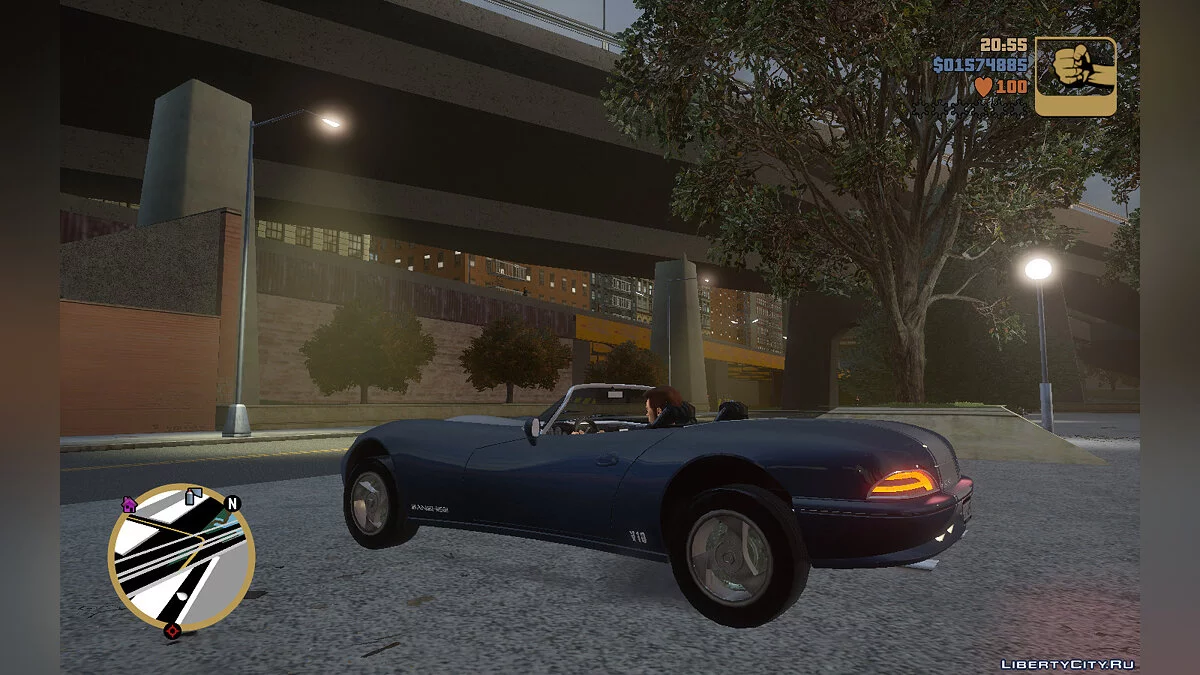1200x675 pixels.
Task: Select the red target blip on radar
Action: click(x=172, y=631)
